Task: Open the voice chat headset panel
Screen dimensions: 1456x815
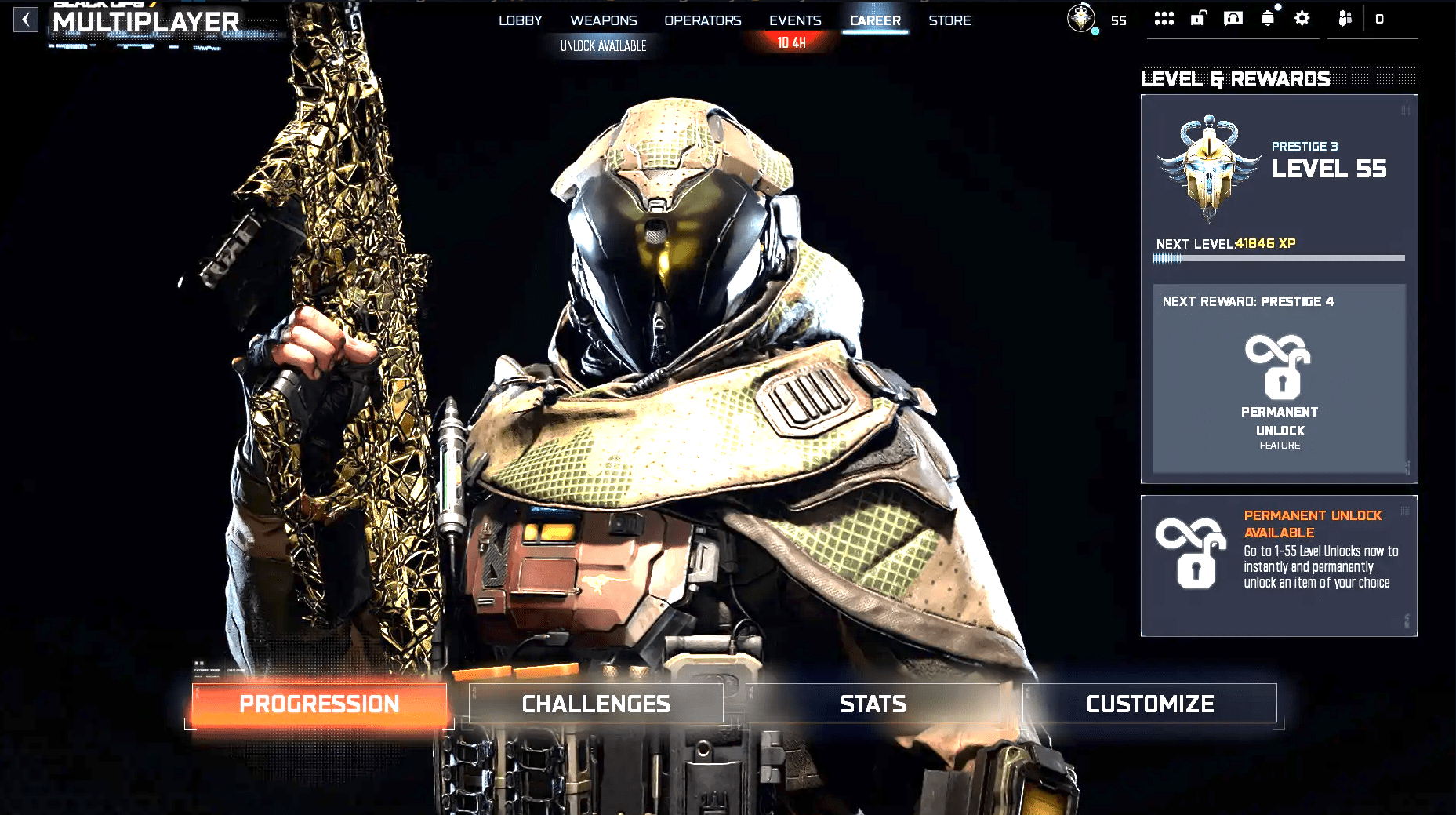Action: [1232, 18]
